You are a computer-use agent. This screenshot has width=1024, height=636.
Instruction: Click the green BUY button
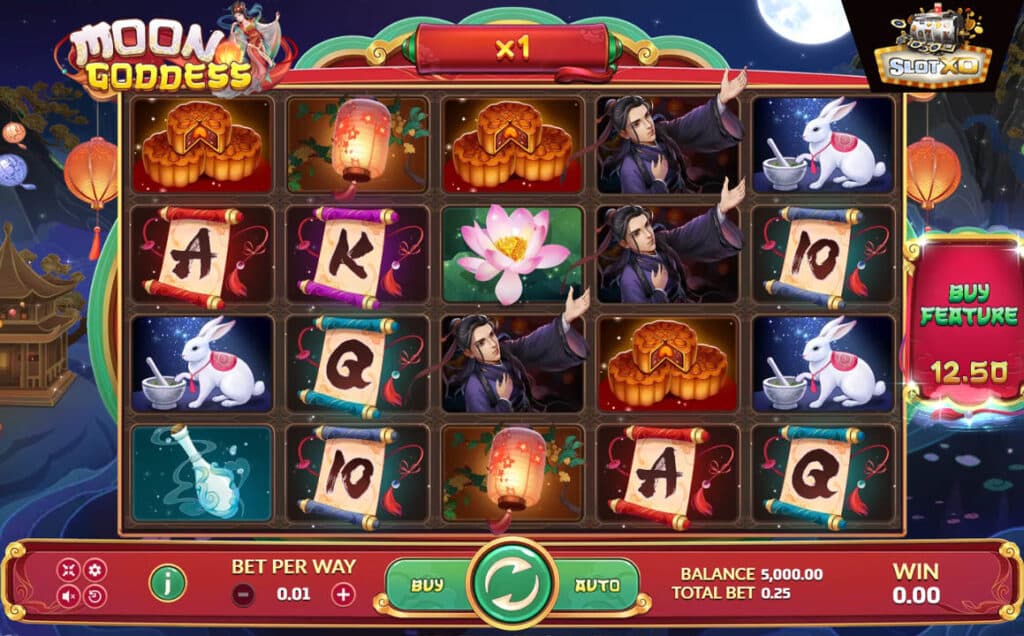[x=429, y=586]
